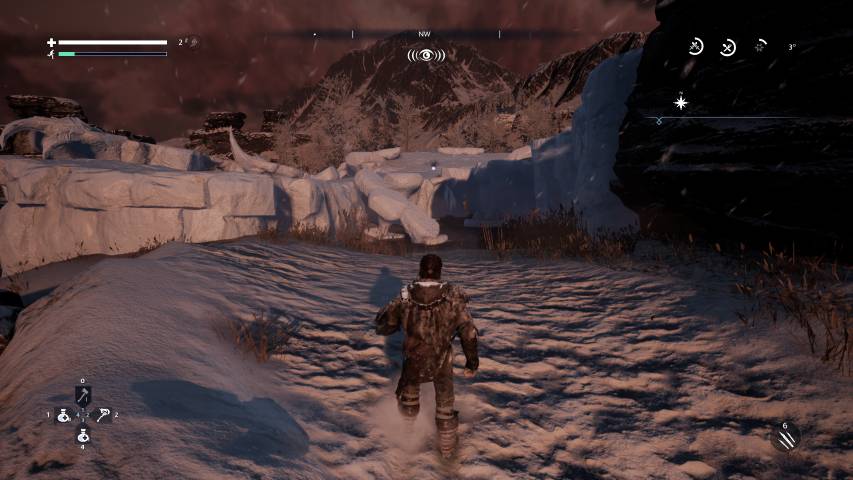
Task: Click the snowflake cold status icon
Action: 760,47
